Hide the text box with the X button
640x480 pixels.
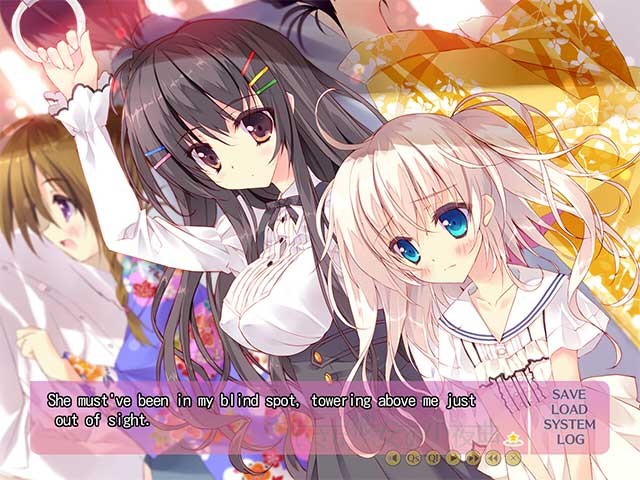513,458
